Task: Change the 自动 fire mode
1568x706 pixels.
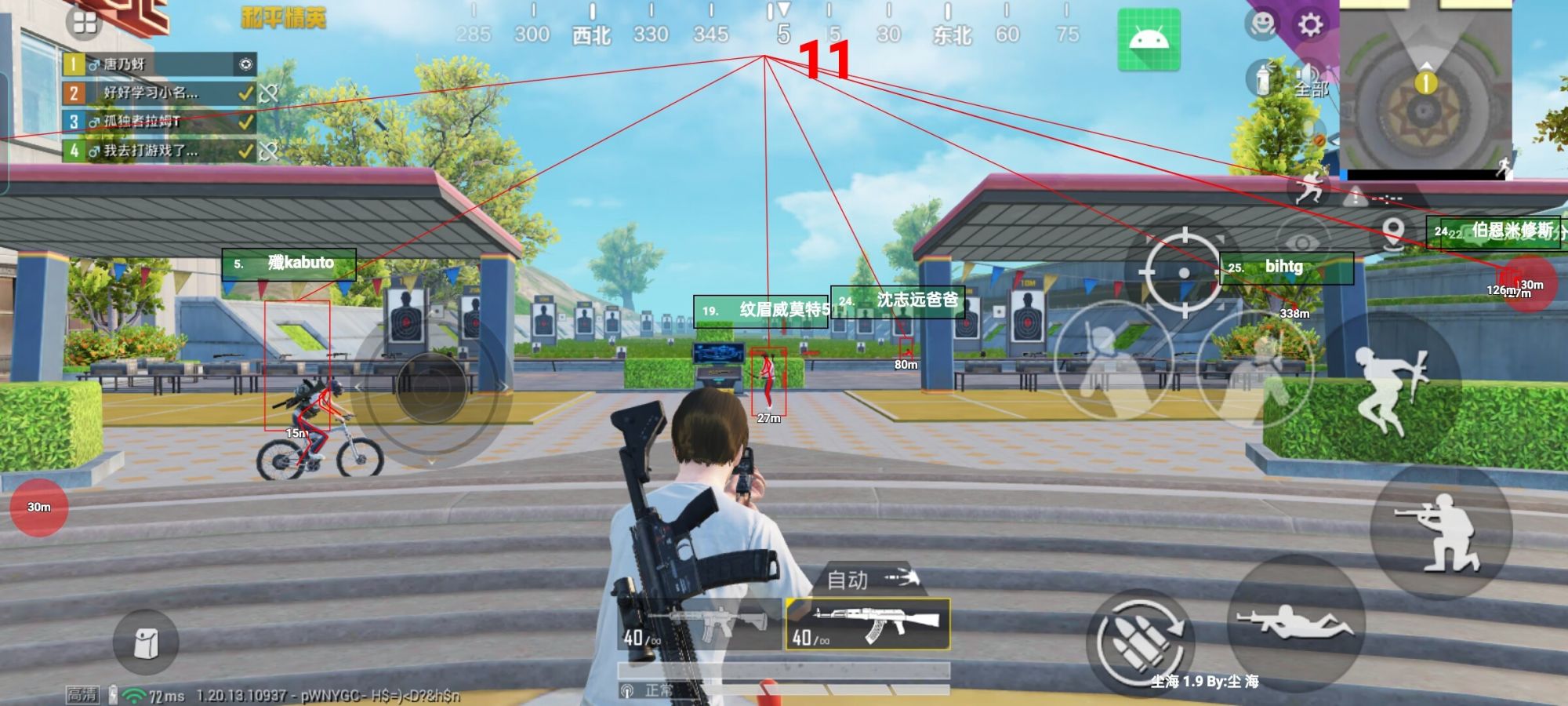Action: pos(870,580)
